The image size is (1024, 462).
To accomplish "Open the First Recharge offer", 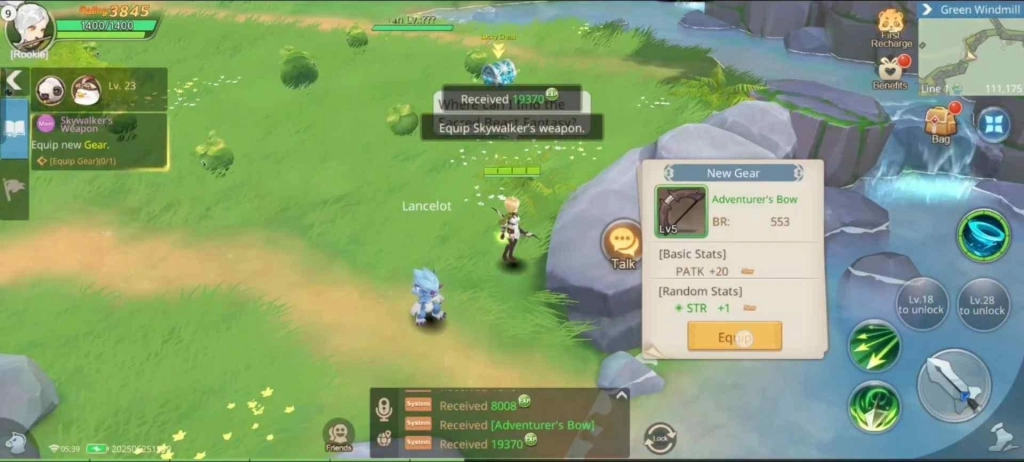I will 891,27.
